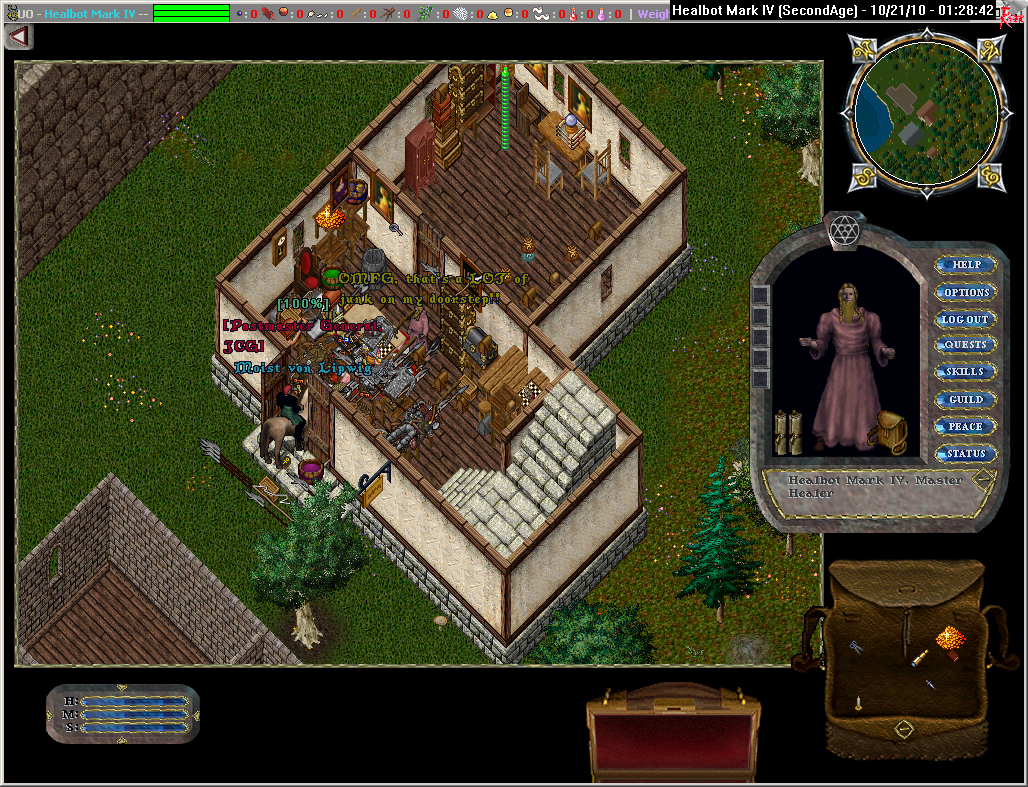
Task: Select the glowing orange pile in backpack
Action: (x=949, y=637)
